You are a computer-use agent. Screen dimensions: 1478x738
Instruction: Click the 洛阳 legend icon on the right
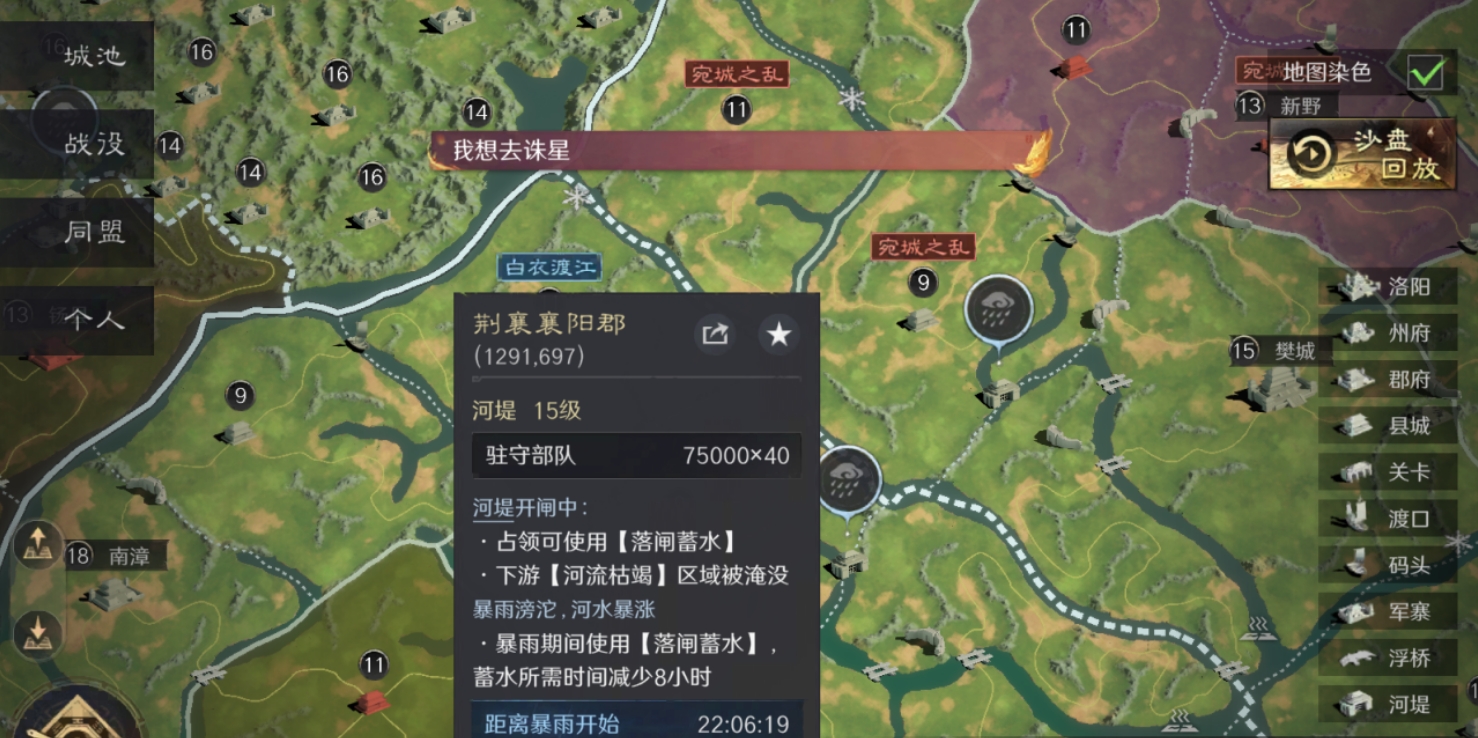click(x=1358, y=287)
